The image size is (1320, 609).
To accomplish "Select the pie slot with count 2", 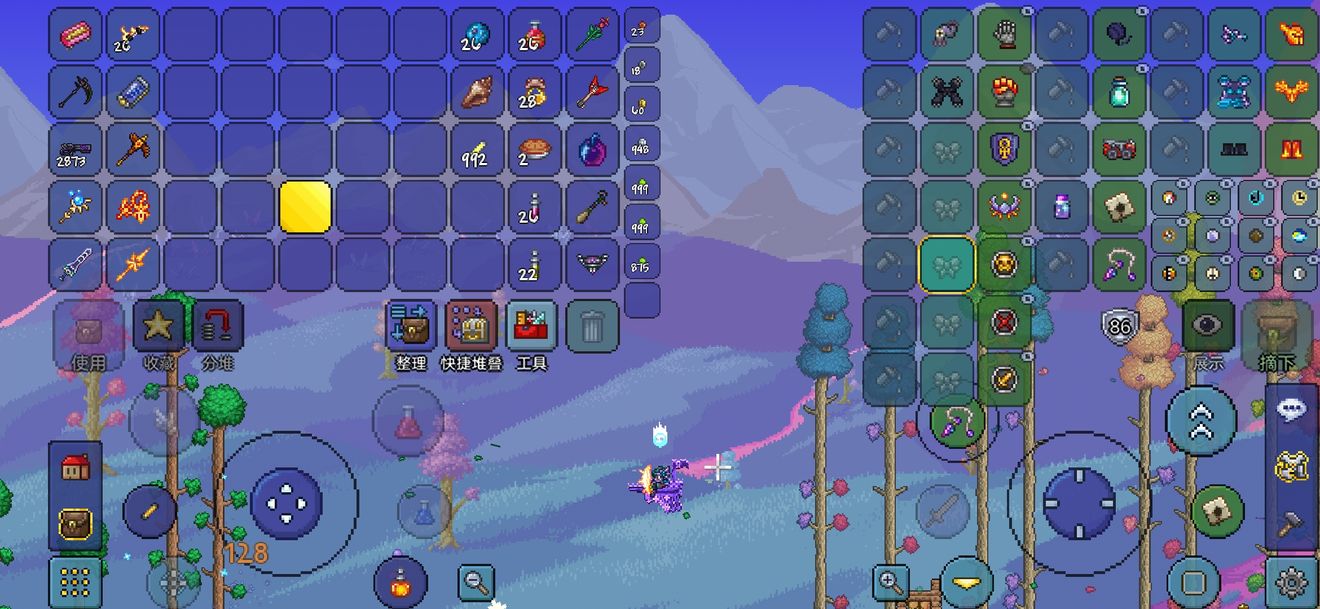I will coord(535,150).
